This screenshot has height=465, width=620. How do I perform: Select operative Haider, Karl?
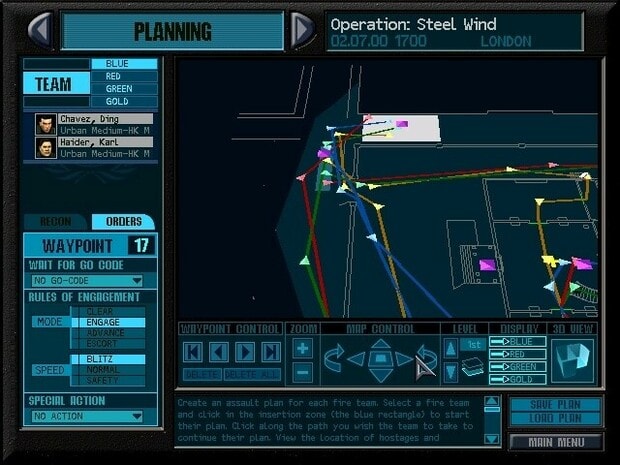click(94, 148)
